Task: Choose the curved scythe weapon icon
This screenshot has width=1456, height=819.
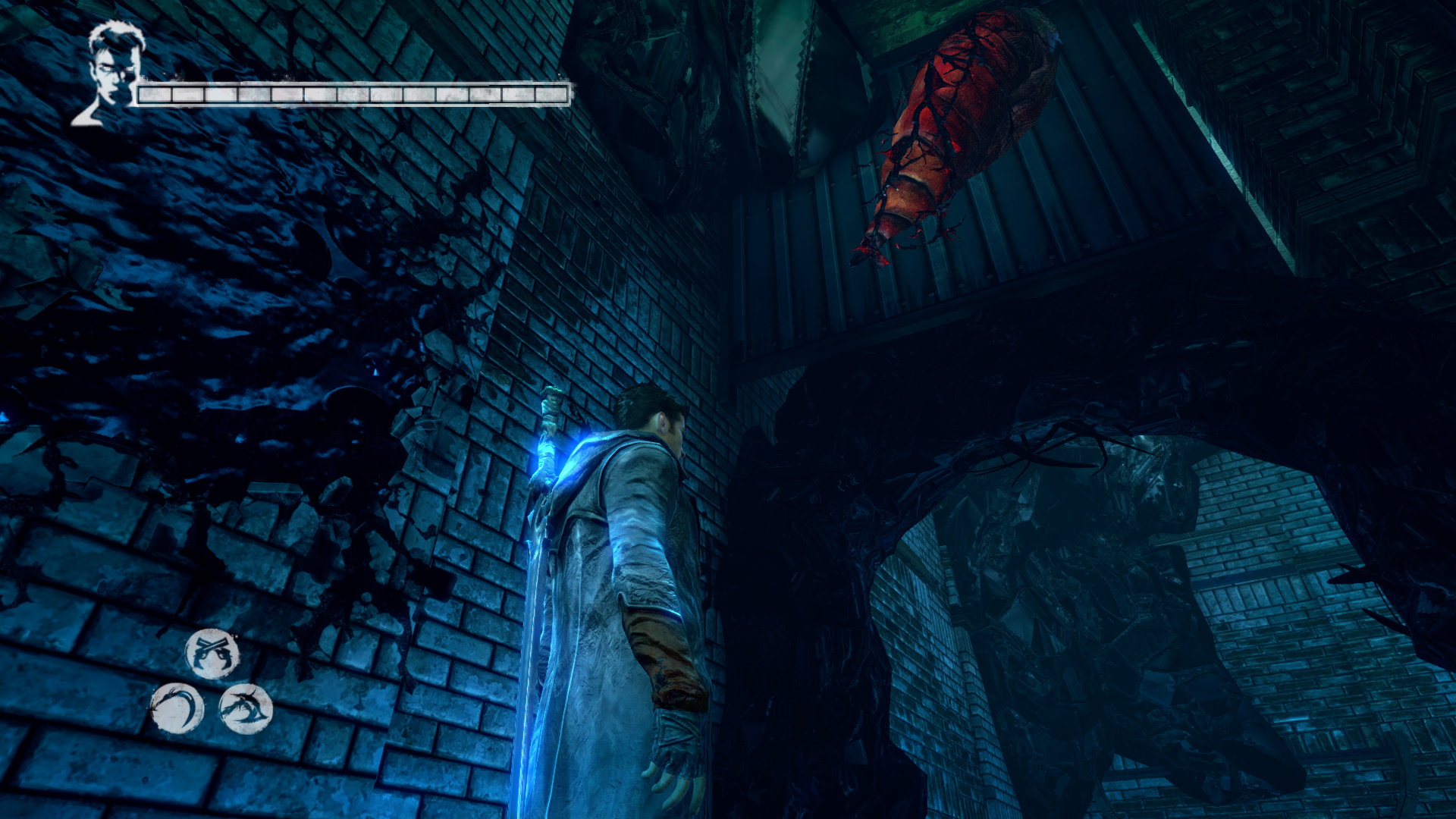Action: pos(177,708)
